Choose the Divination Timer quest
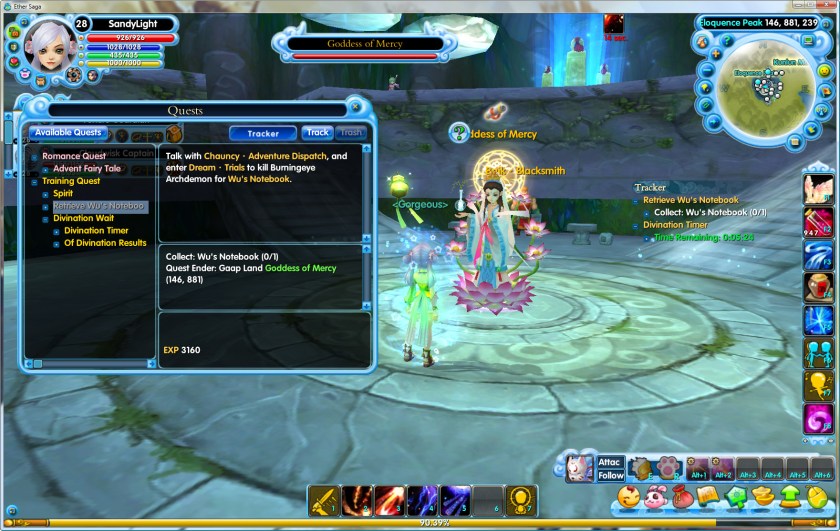Image resolution: width=840 pixels, height=531 pixels. click(x=96, y=231)
